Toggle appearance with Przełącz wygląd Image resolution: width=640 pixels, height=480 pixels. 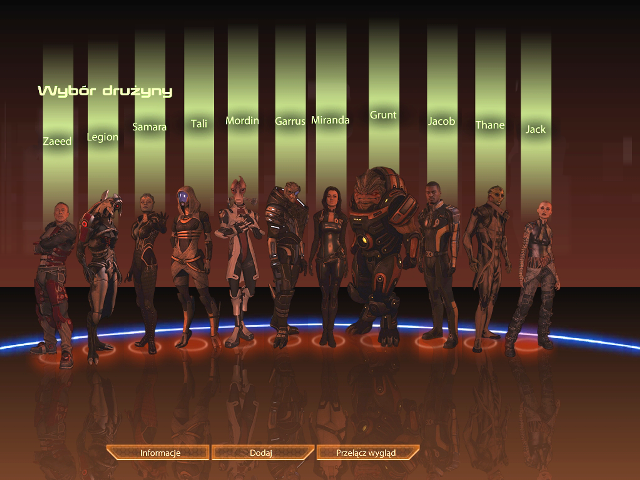(366, 453)
